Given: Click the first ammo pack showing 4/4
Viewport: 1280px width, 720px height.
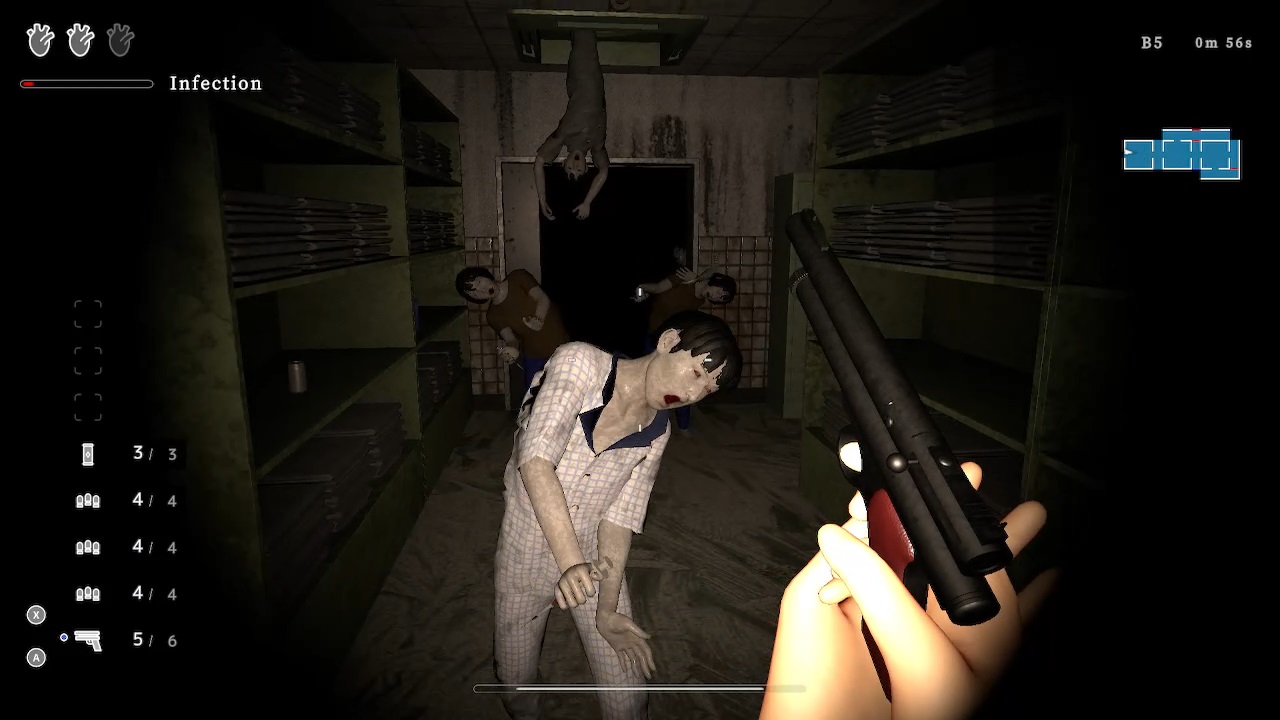Looking at the screenshot, I should pos(88,500).
